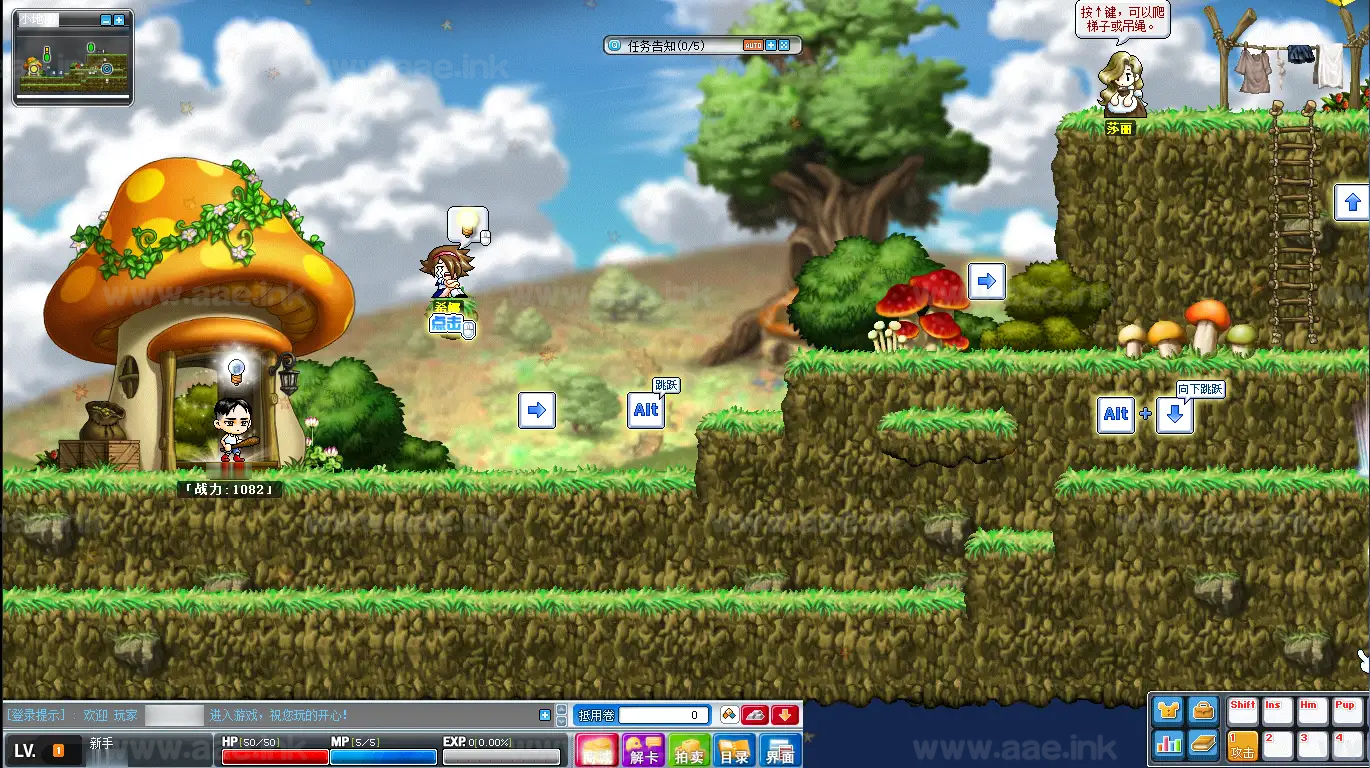Viewport: 1370px width, 768px height.
Task: Open the equipment shirt icon
Action: (1168, 711)
